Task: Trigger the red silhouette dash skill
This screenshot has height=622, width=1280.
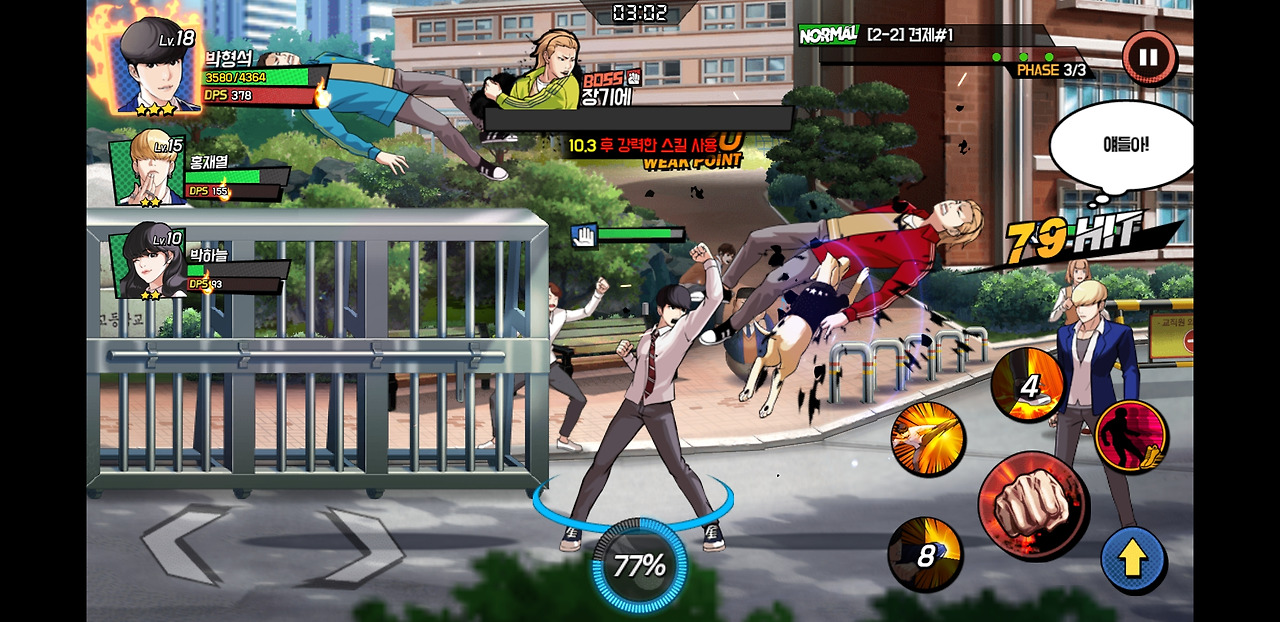Action: coord(1131,436)
